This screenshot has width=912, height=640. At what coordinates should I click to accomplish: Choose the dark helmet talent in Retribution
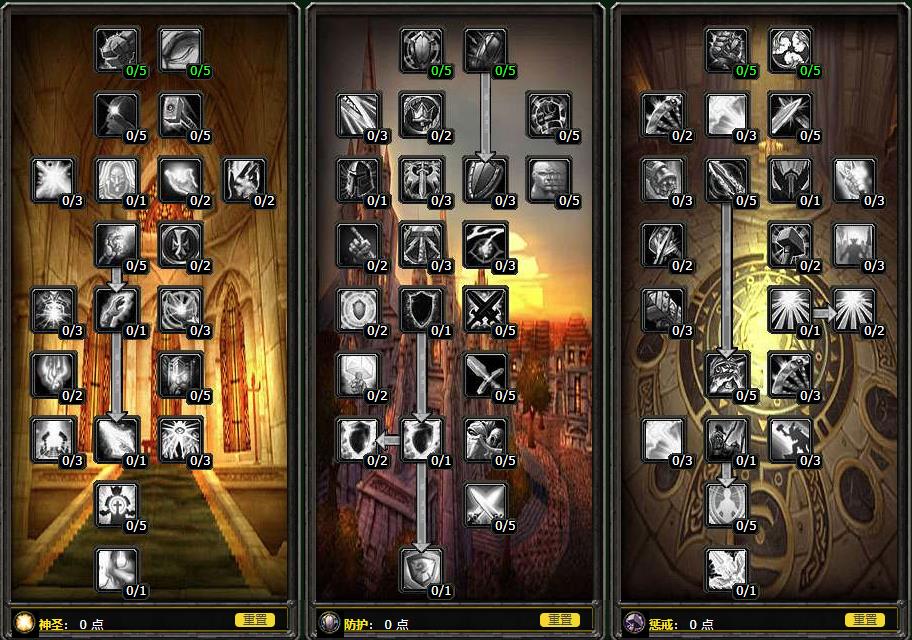[790, 180]
